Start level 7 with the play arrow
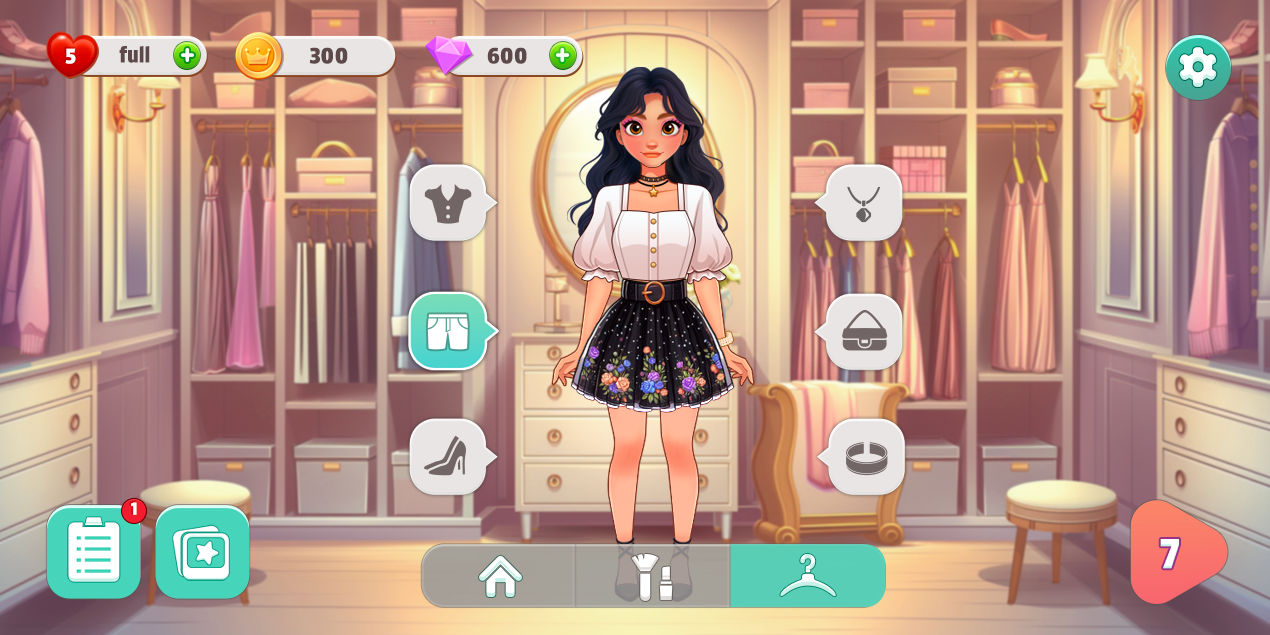The height and width of the screenshot is (635, 1270). coord(1173,552)
